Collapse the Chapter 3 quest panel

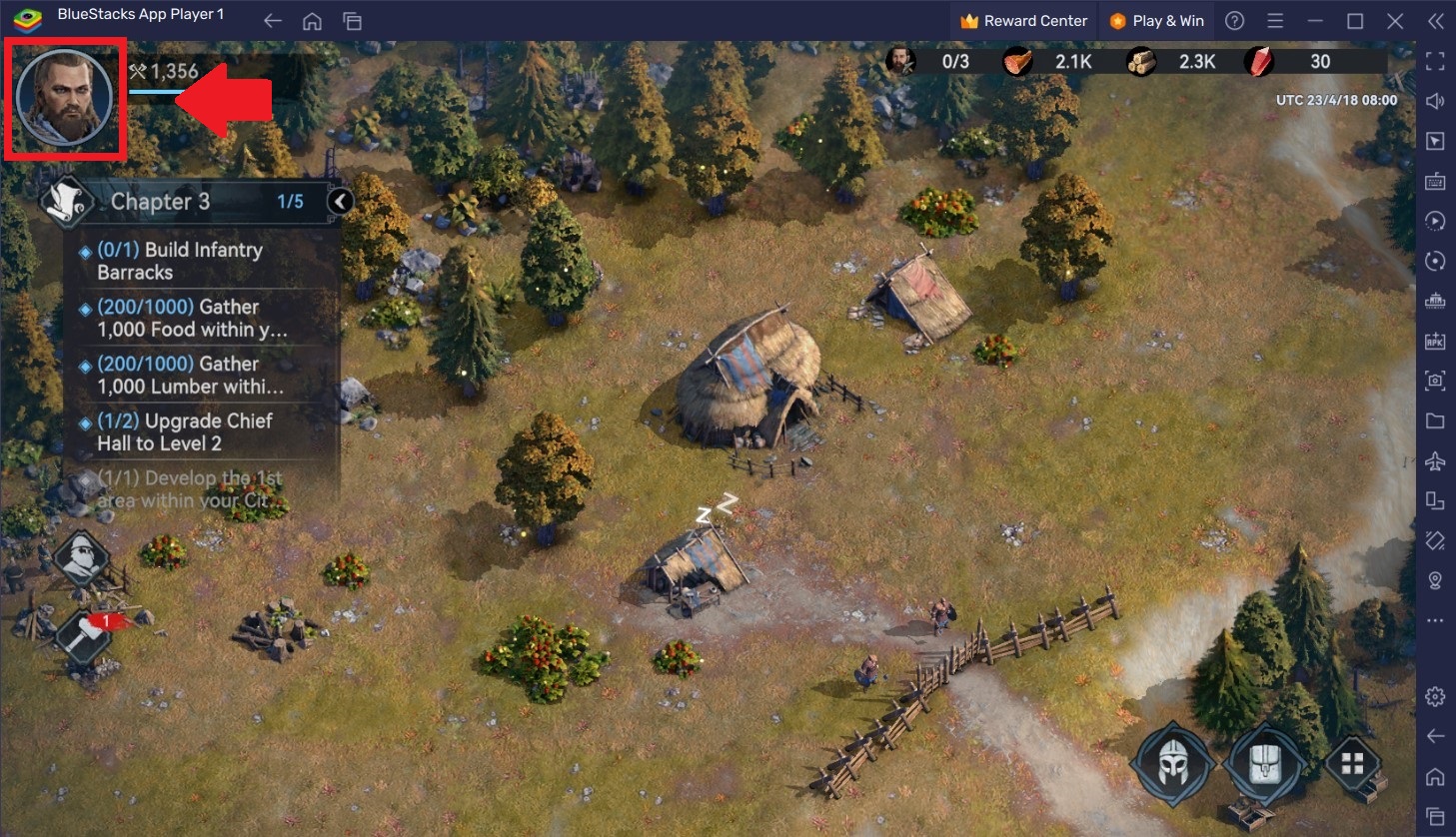[x=340, y=201]
